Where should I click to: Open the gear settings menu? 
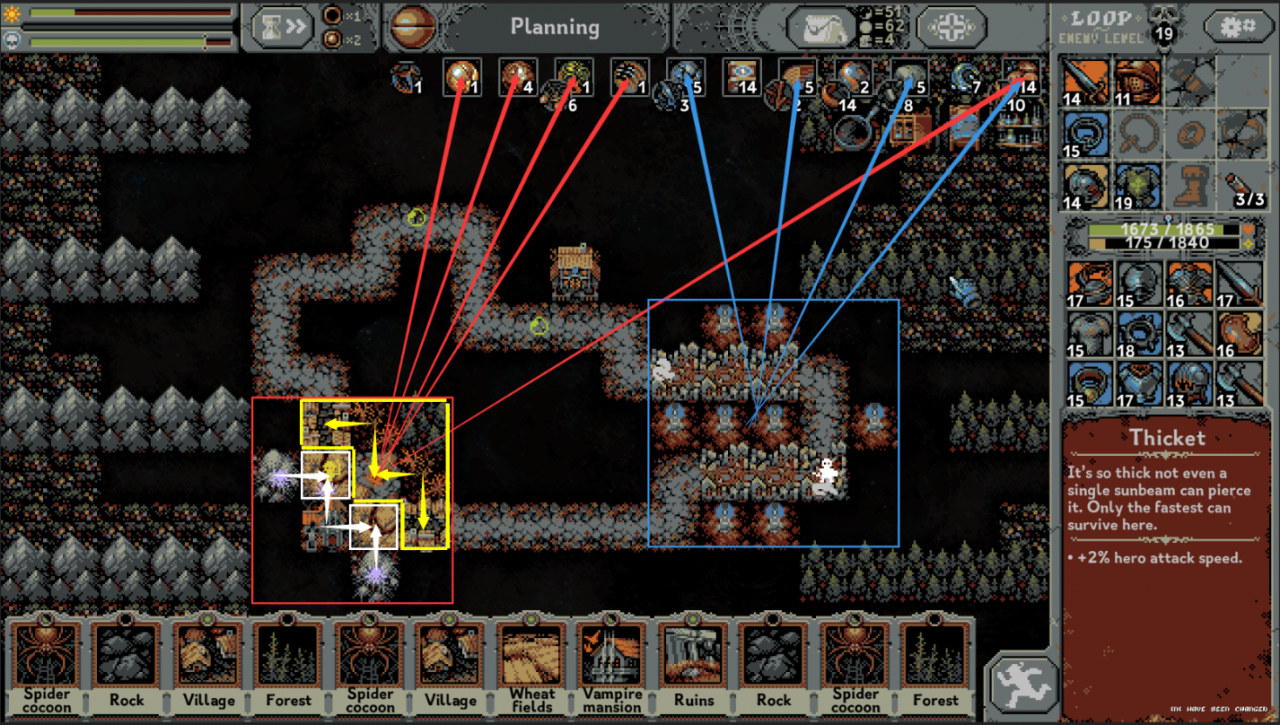point(1238,27)
